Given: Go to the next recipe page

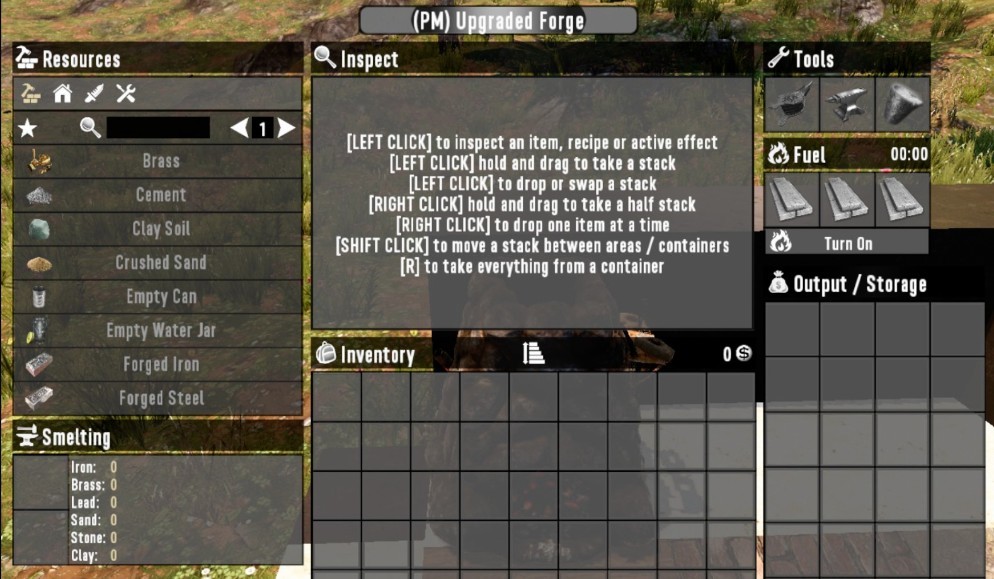Looking at the screenshot, I should click(x=287, y=128).
